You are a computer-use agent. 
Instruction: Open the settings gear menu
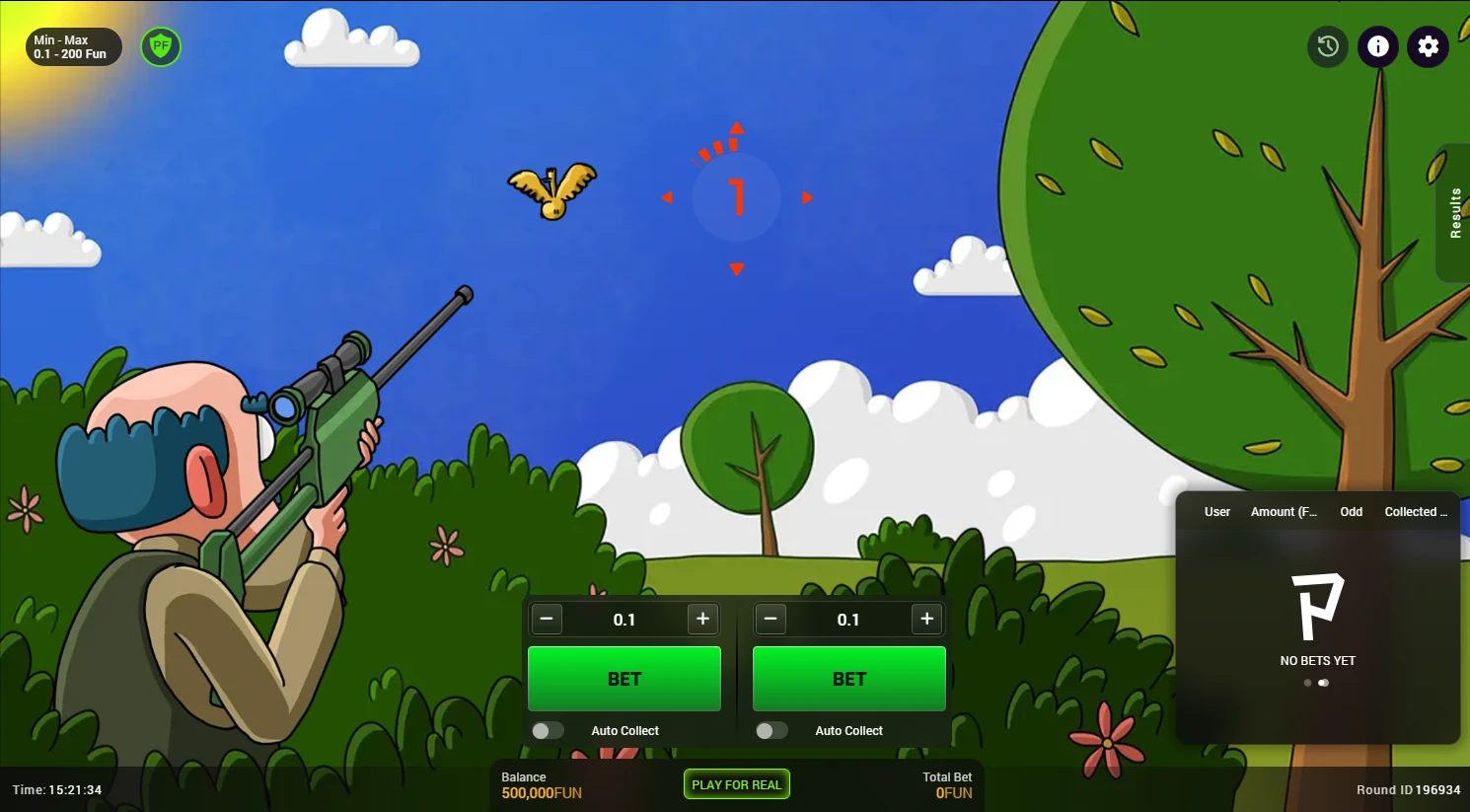tap(1428, 46)
